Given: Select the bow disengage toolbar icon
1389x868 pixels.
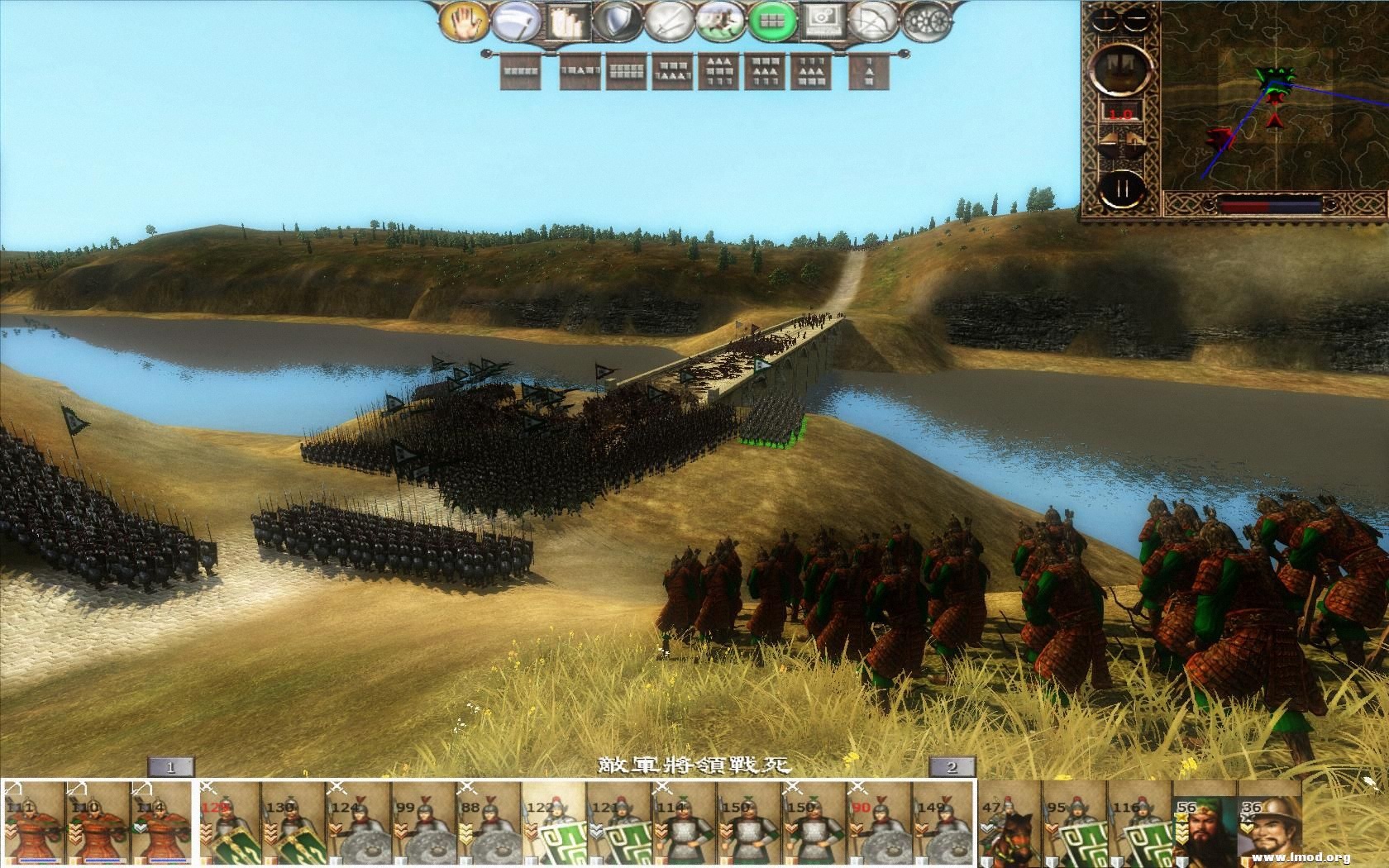Looking at the screenshot, I should coord(869,21).
